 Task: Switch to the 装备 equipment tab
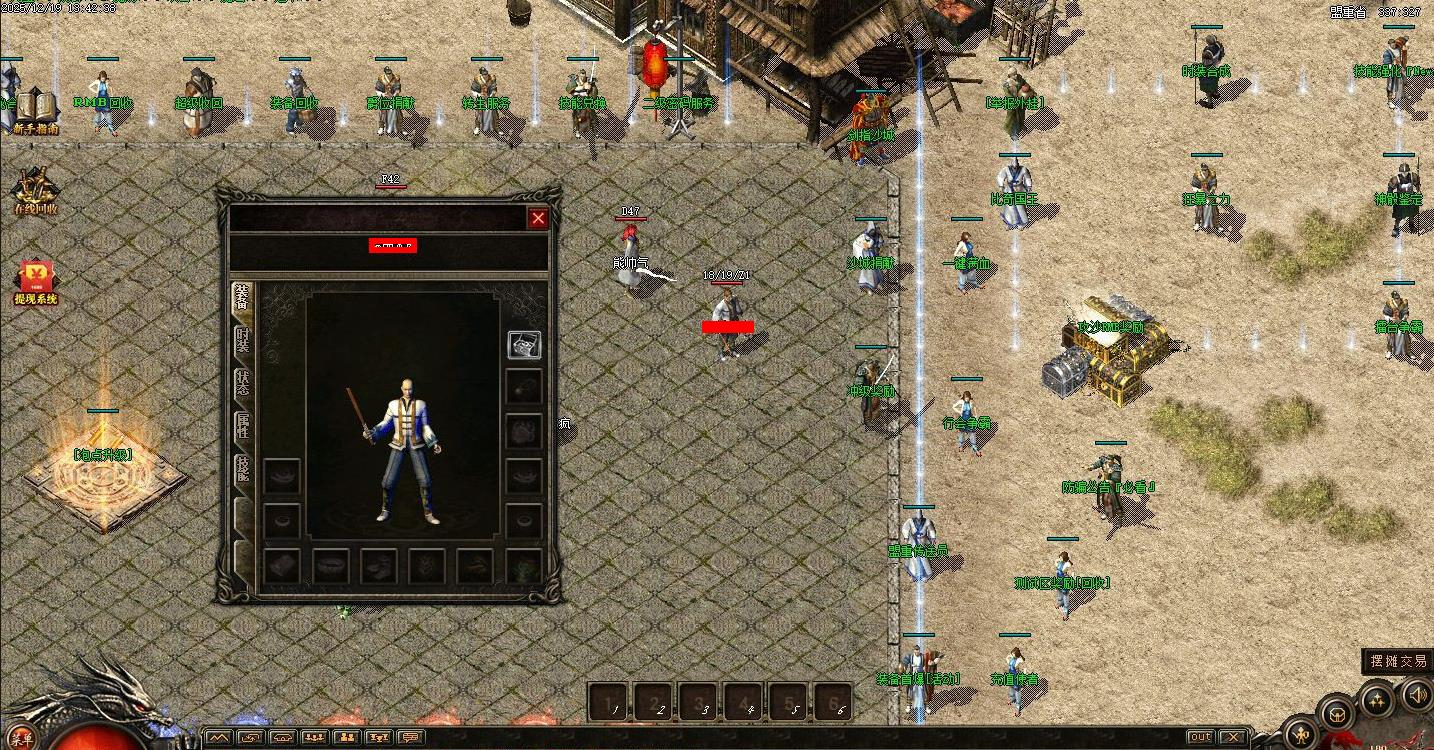point(242,298)
